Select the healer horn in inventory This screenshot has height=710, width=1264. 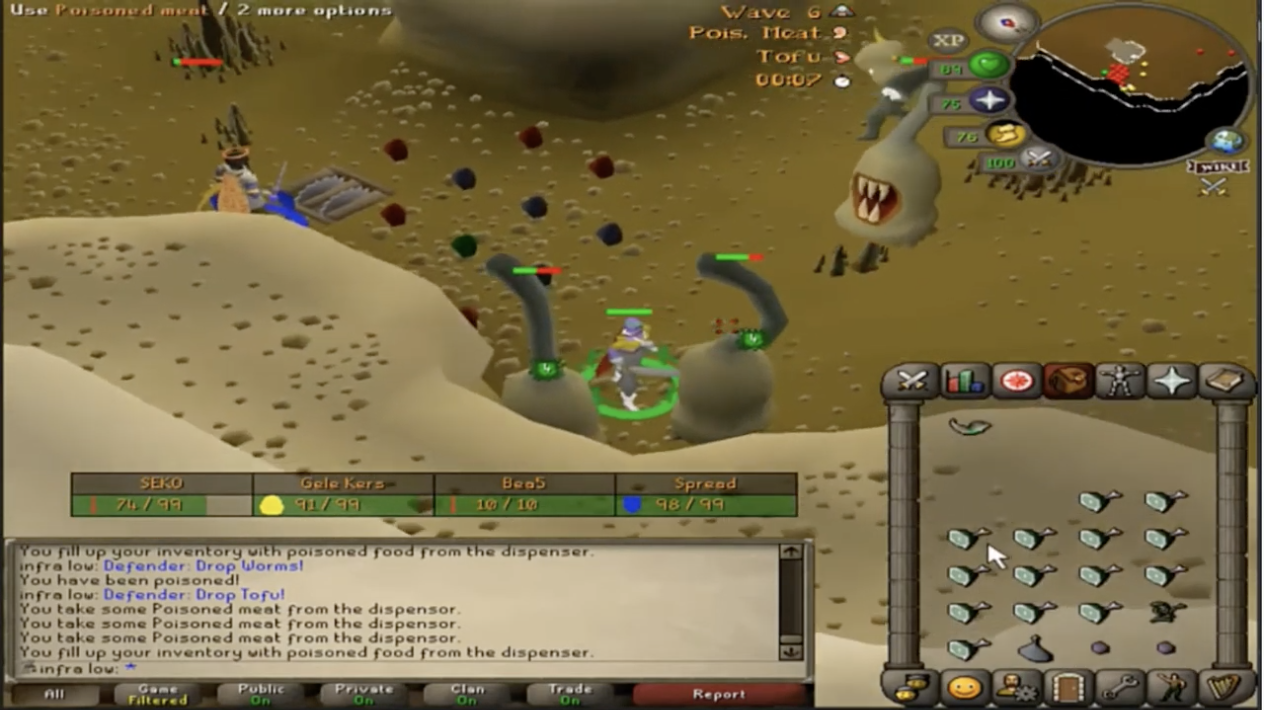click(x=968, y=427)
